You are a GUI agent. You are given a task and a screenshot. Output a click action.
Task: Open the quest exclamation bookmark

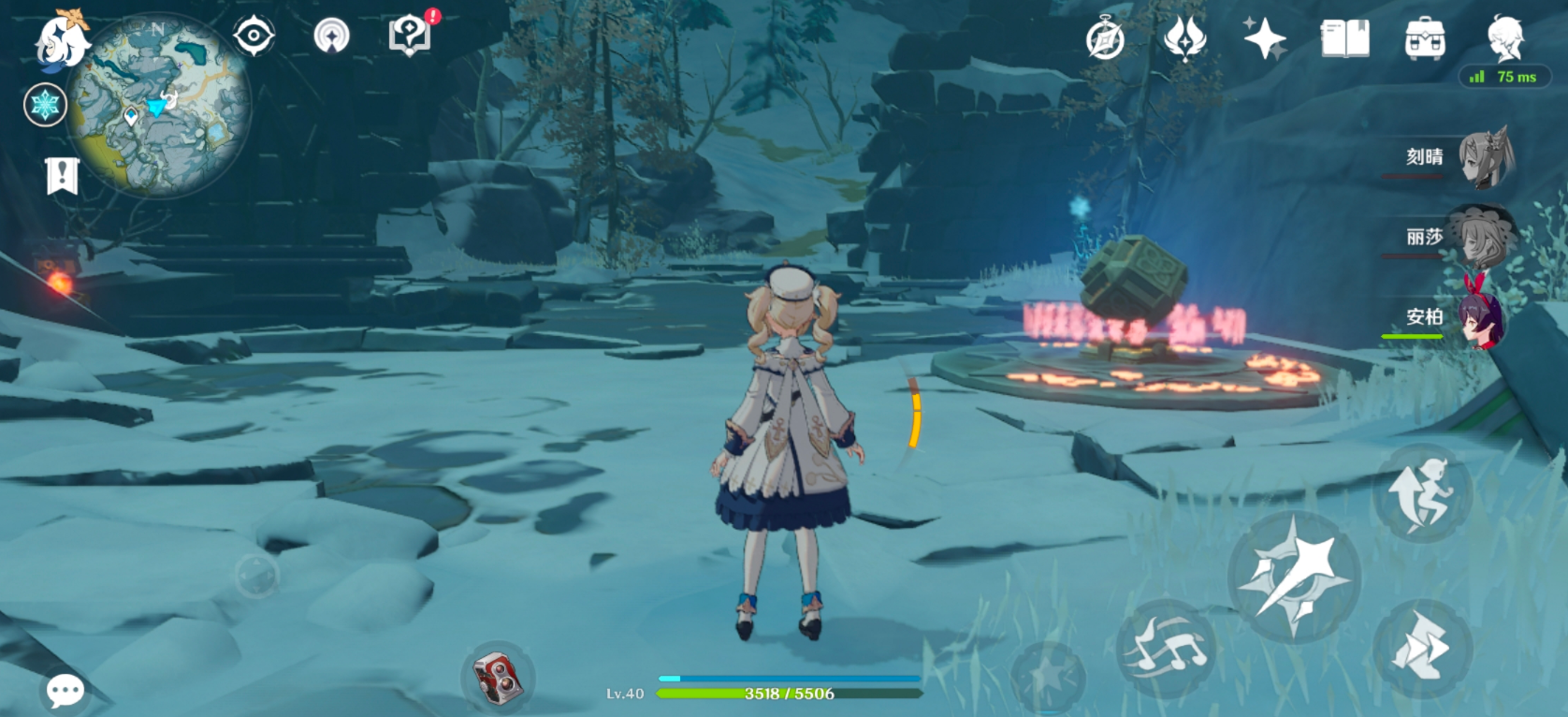62,175
